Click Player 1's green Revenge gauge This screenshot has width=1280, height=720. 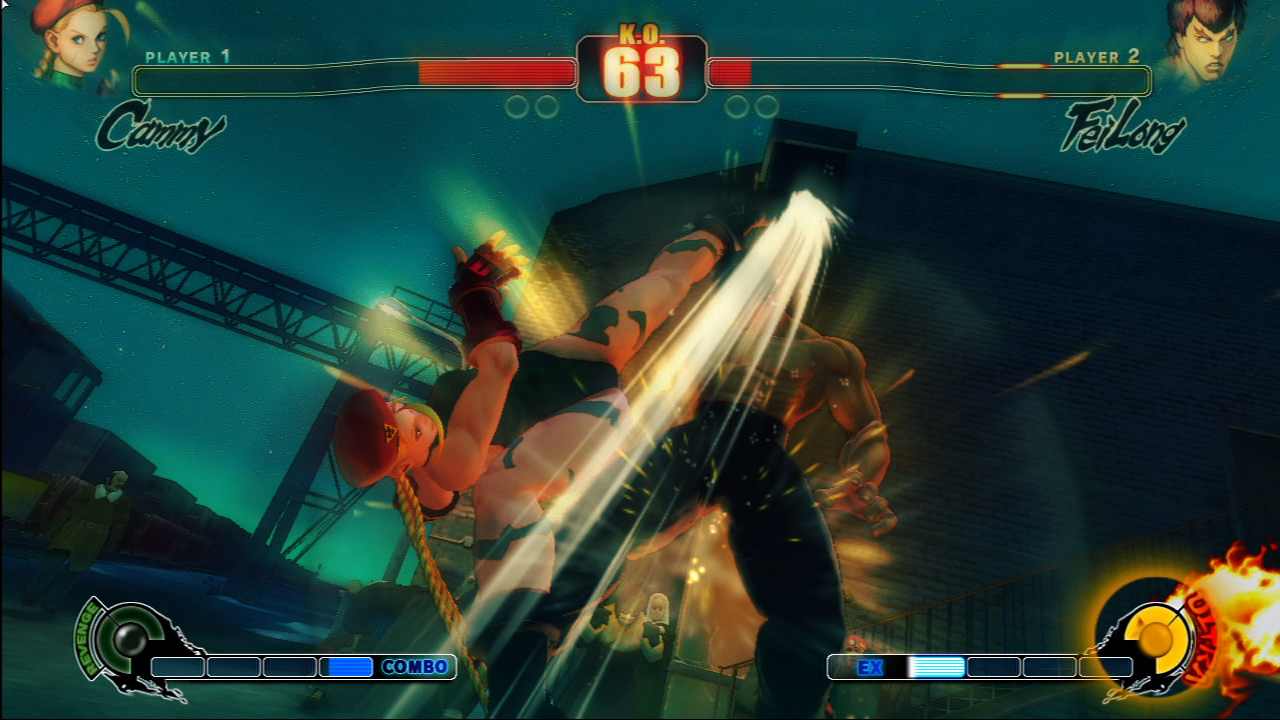(126, 639)
